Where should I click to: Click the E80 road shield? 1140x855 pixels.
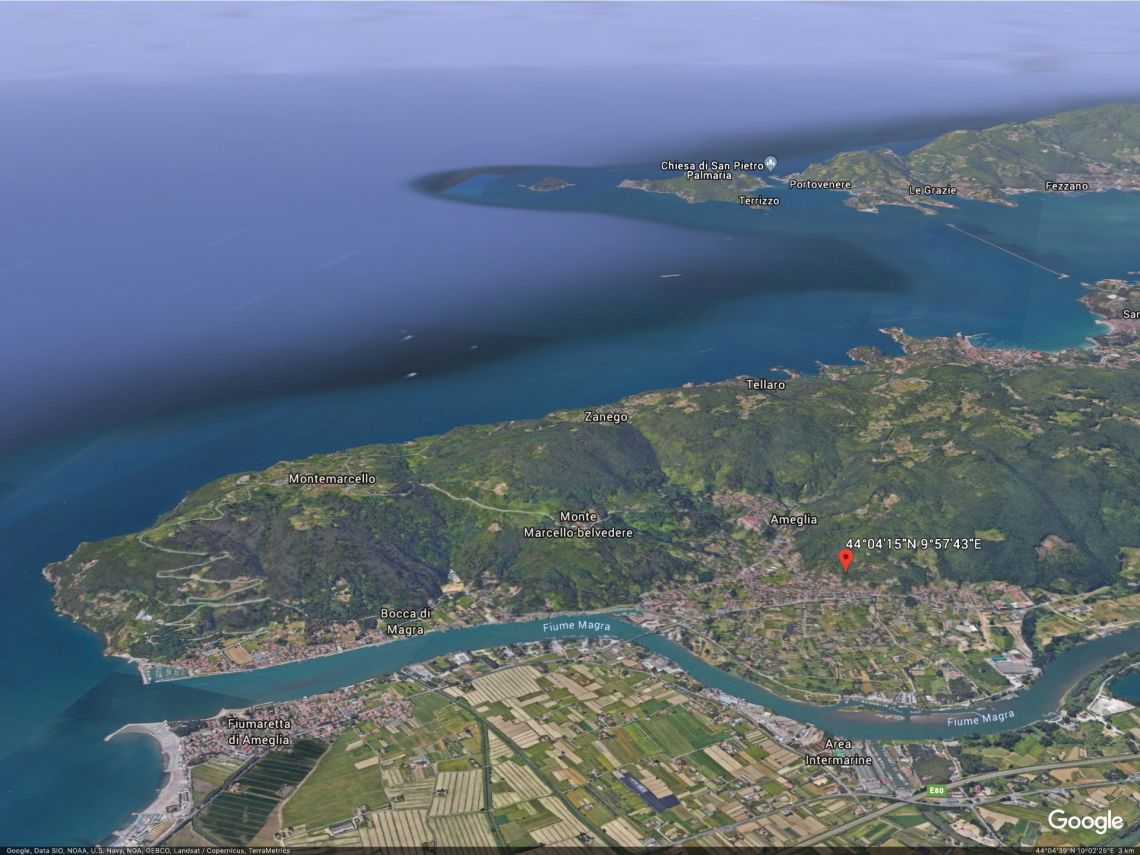[936, 790]
